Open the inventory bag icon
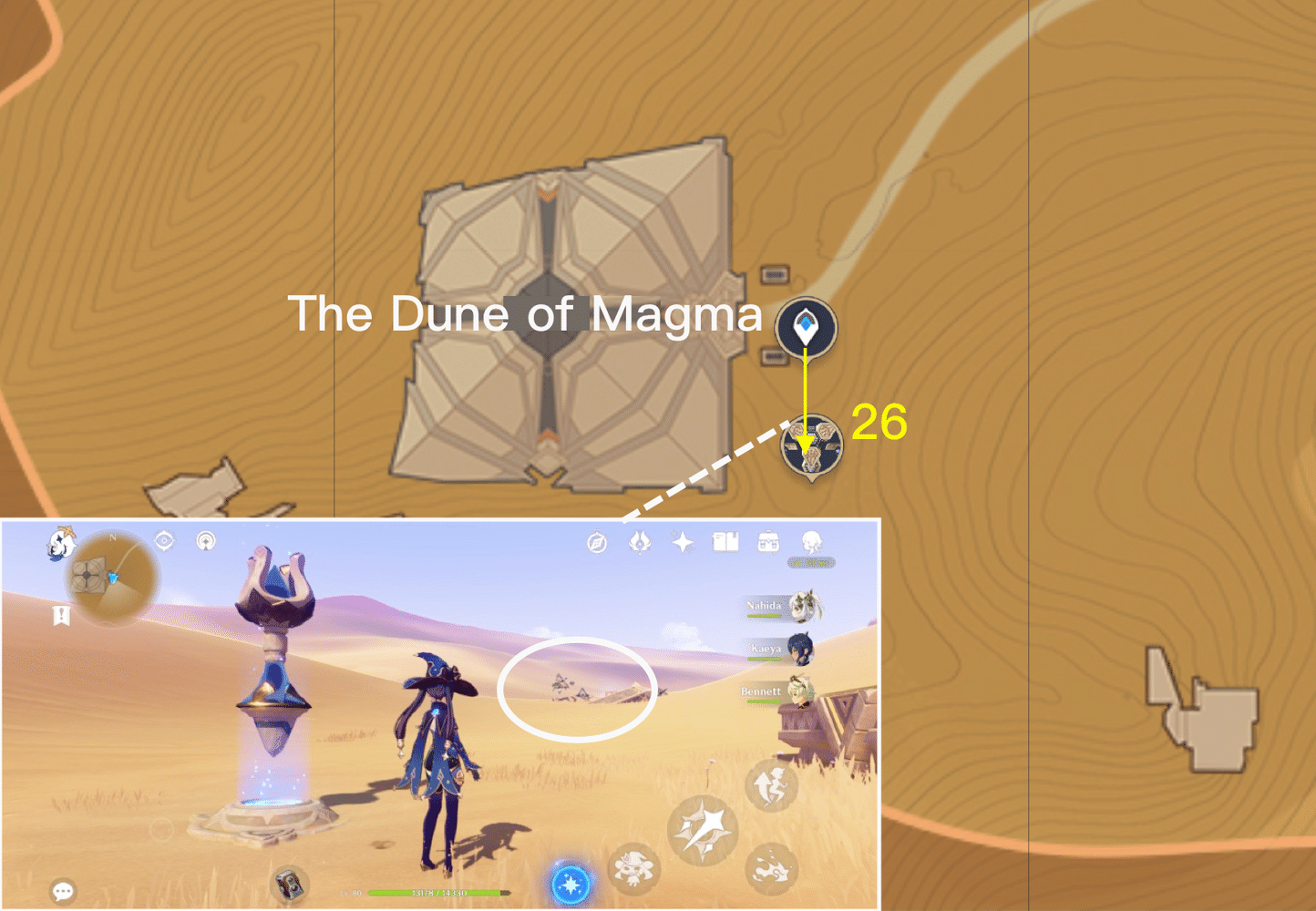This screenshot has height=911, width=1316. coord(766,541)
